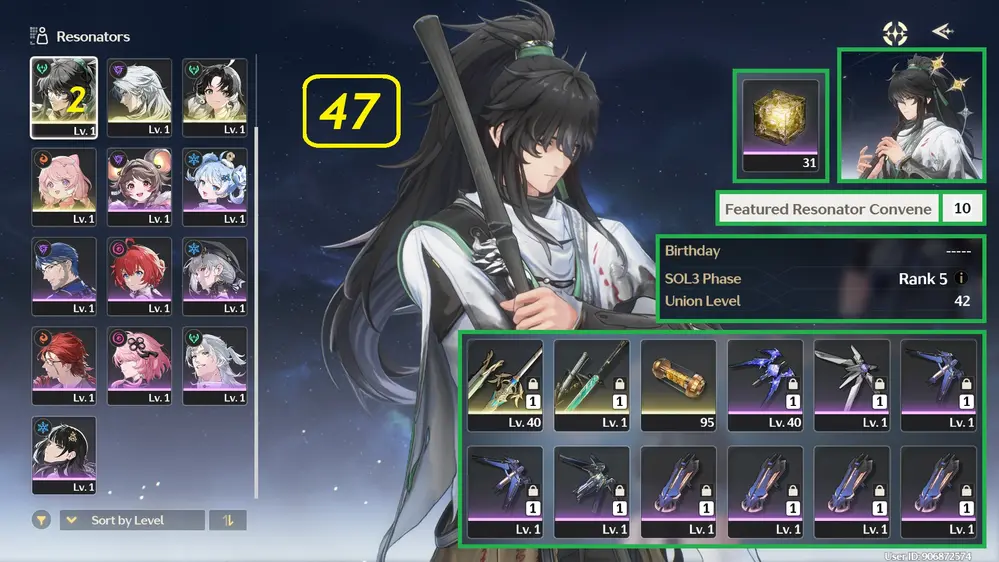Select the white-haired Electro resonator portrait
999x562 pixels.
pyautogui.click(x=139, y=97)
